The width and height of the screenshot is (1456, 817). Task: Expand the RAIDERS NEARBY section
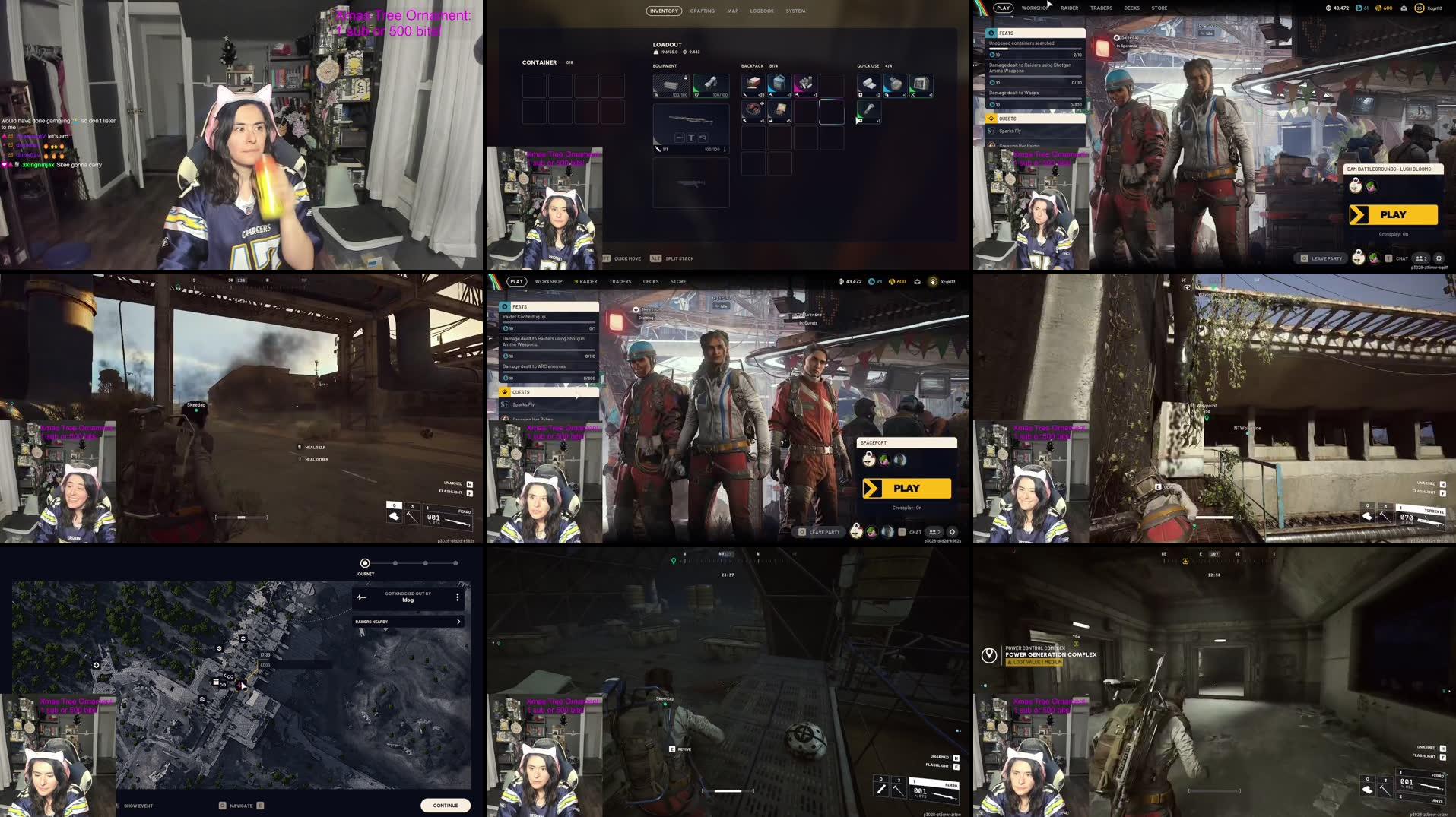coord(458,622)
